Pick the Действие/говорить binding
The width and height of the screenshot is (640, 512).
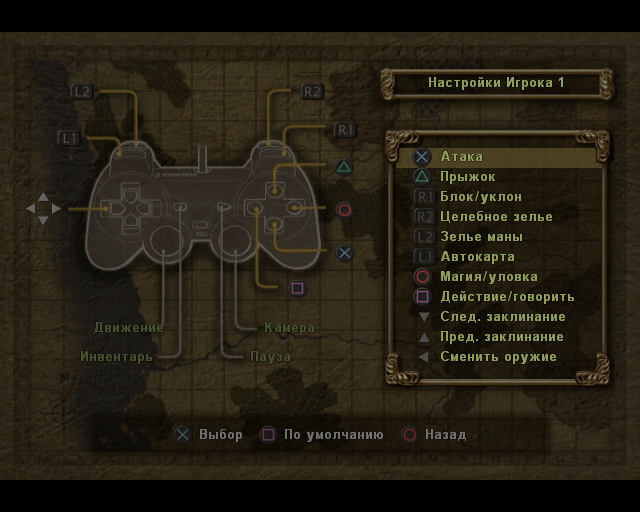[x=507, y=297]
